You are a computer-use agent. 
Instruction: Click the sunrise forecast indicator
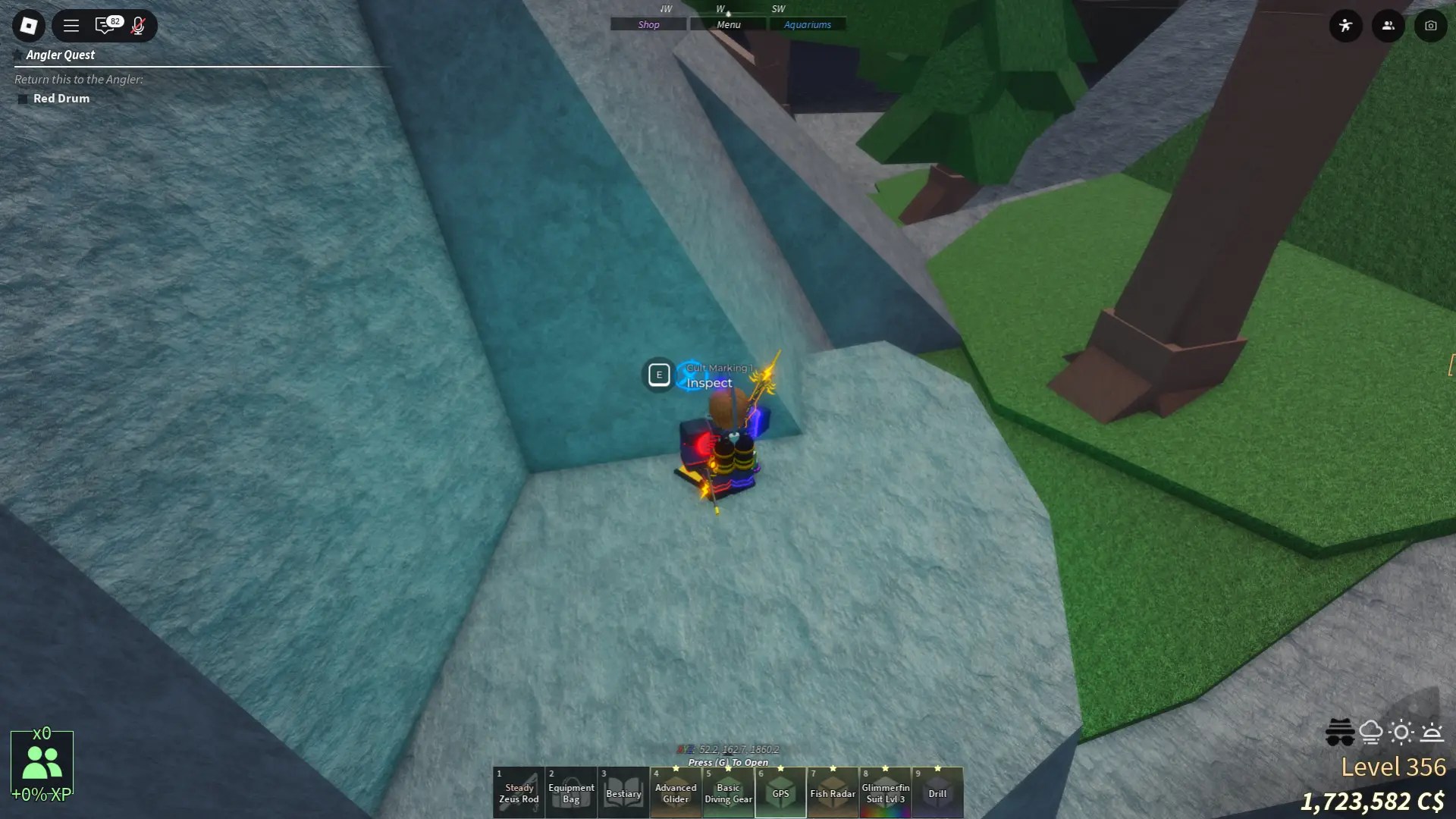tap(1432, 732)
